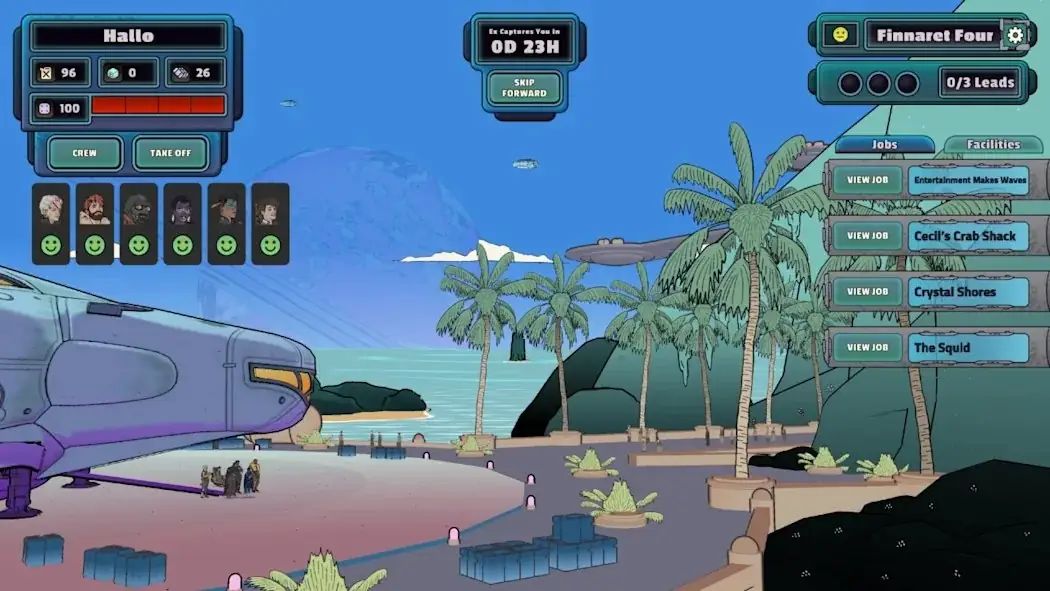
Task: Select the dark-skinned crew member with earrings
Action: coord(183,208)
